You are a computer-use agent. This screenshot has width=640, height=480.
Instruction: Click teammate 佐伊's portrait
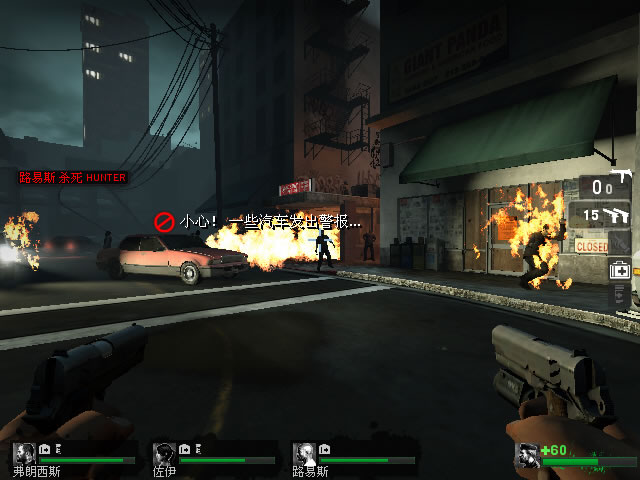[x=164, y=453]
